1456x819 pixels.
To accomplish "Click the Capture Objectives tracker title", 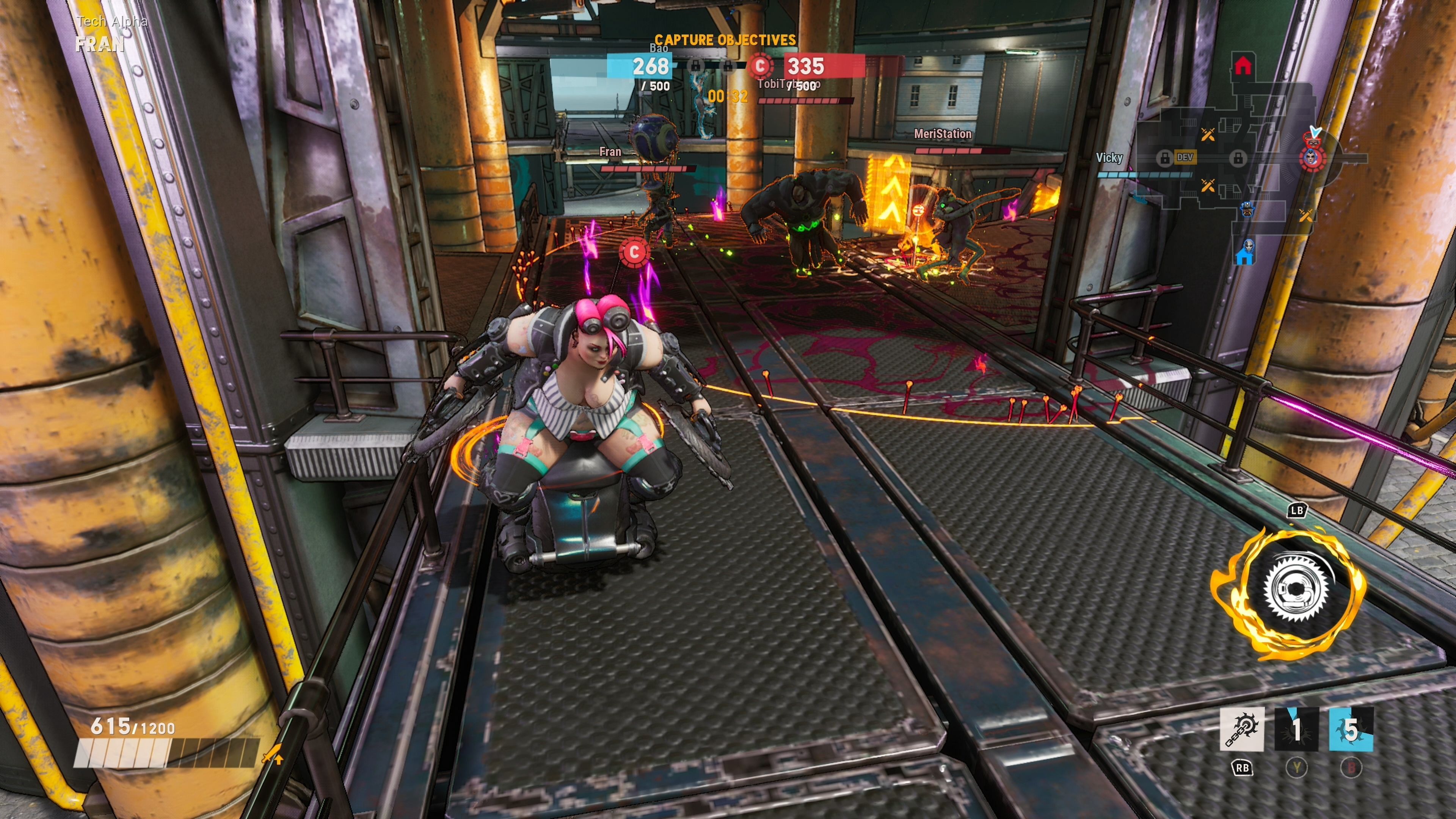I will click(725, 39).
